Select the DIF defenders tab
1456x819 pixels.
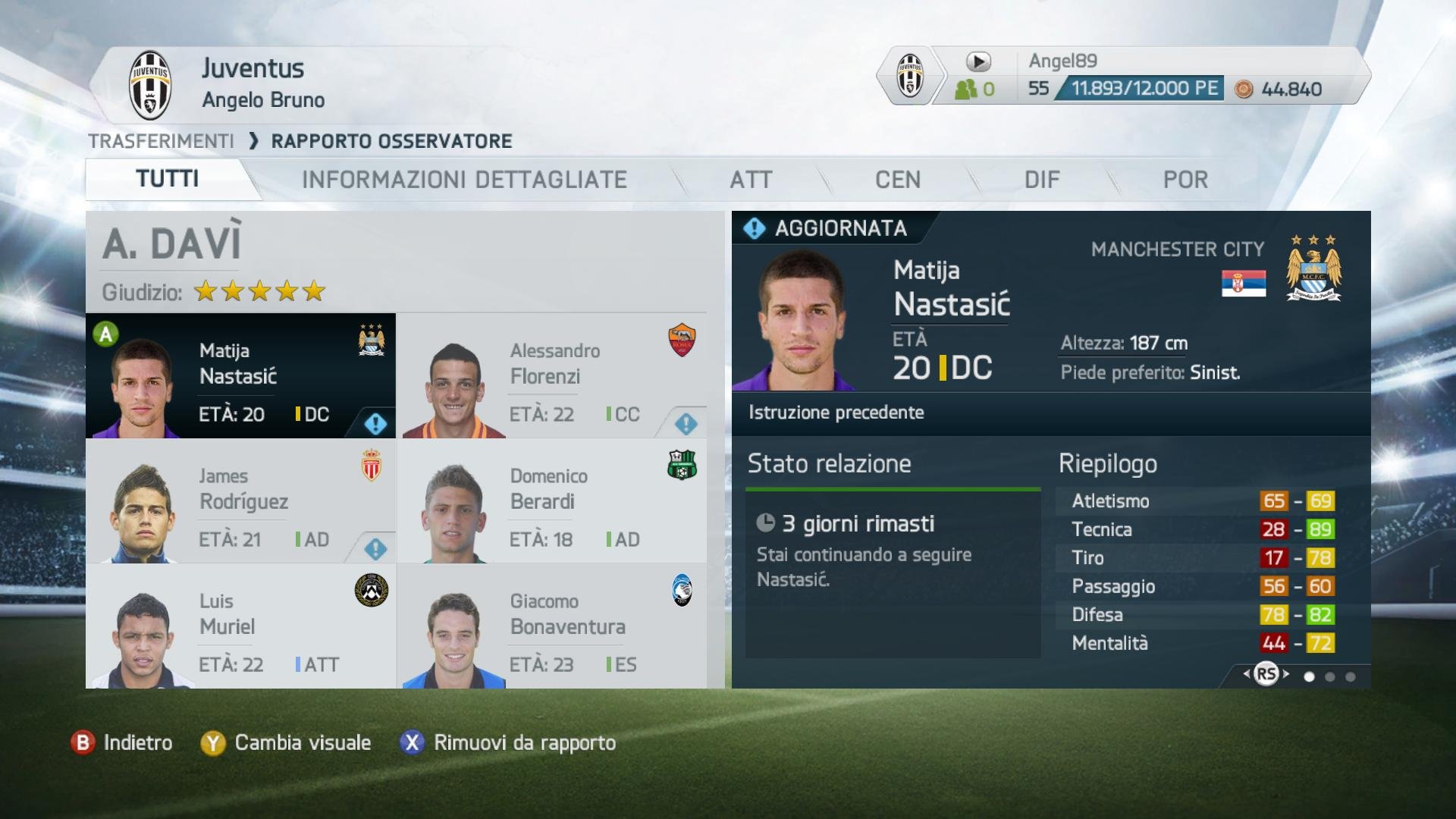[1042, 180]
